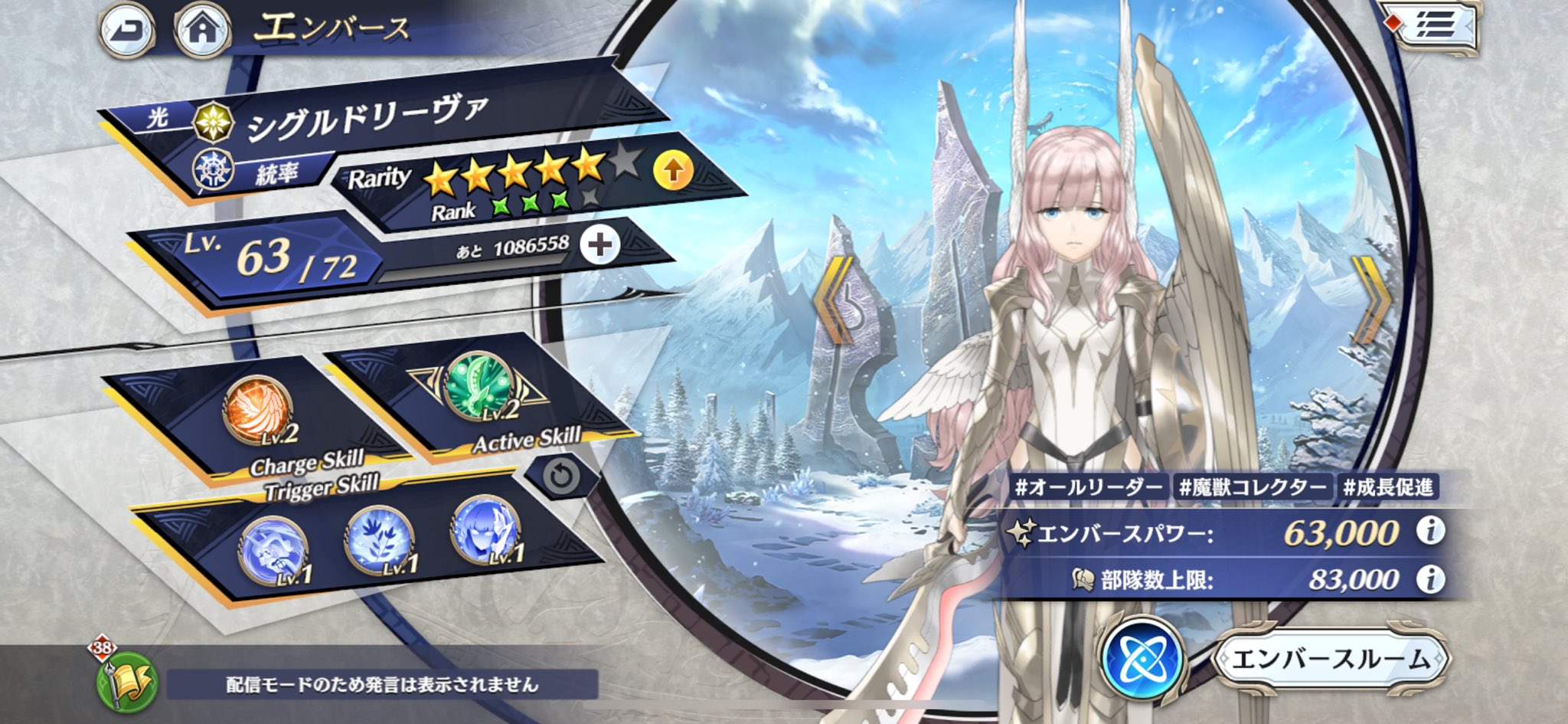Open the home screen via house icon

[203, 30]
